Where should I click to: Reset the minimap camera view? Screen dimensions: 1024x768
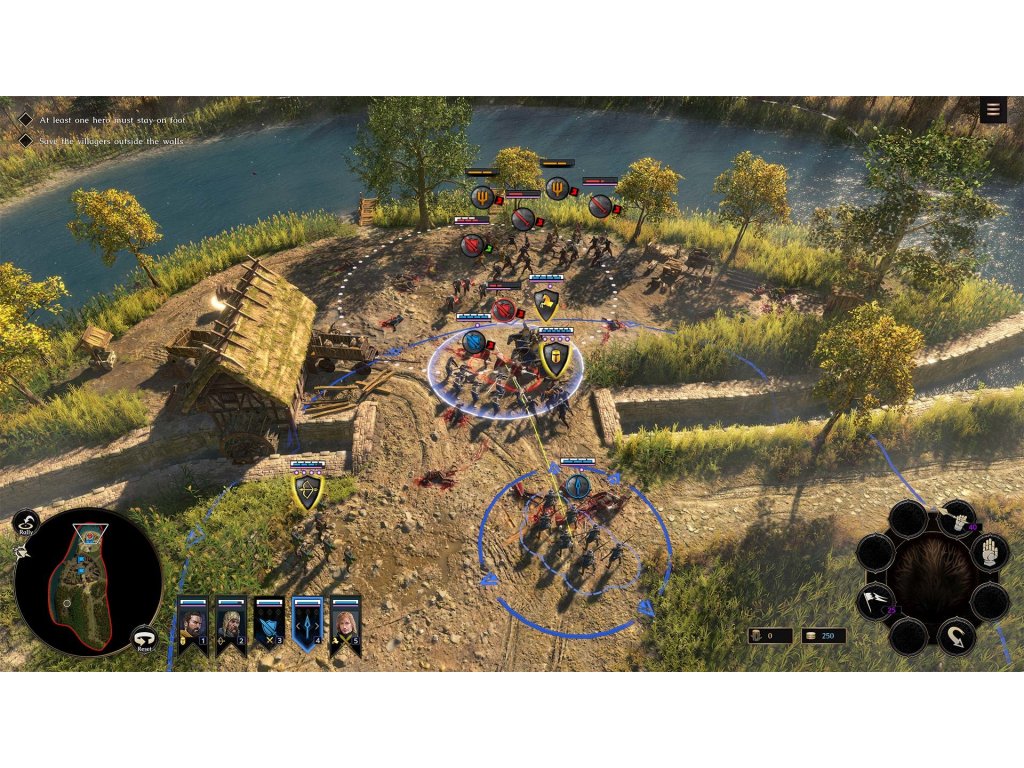coord(145,638)
